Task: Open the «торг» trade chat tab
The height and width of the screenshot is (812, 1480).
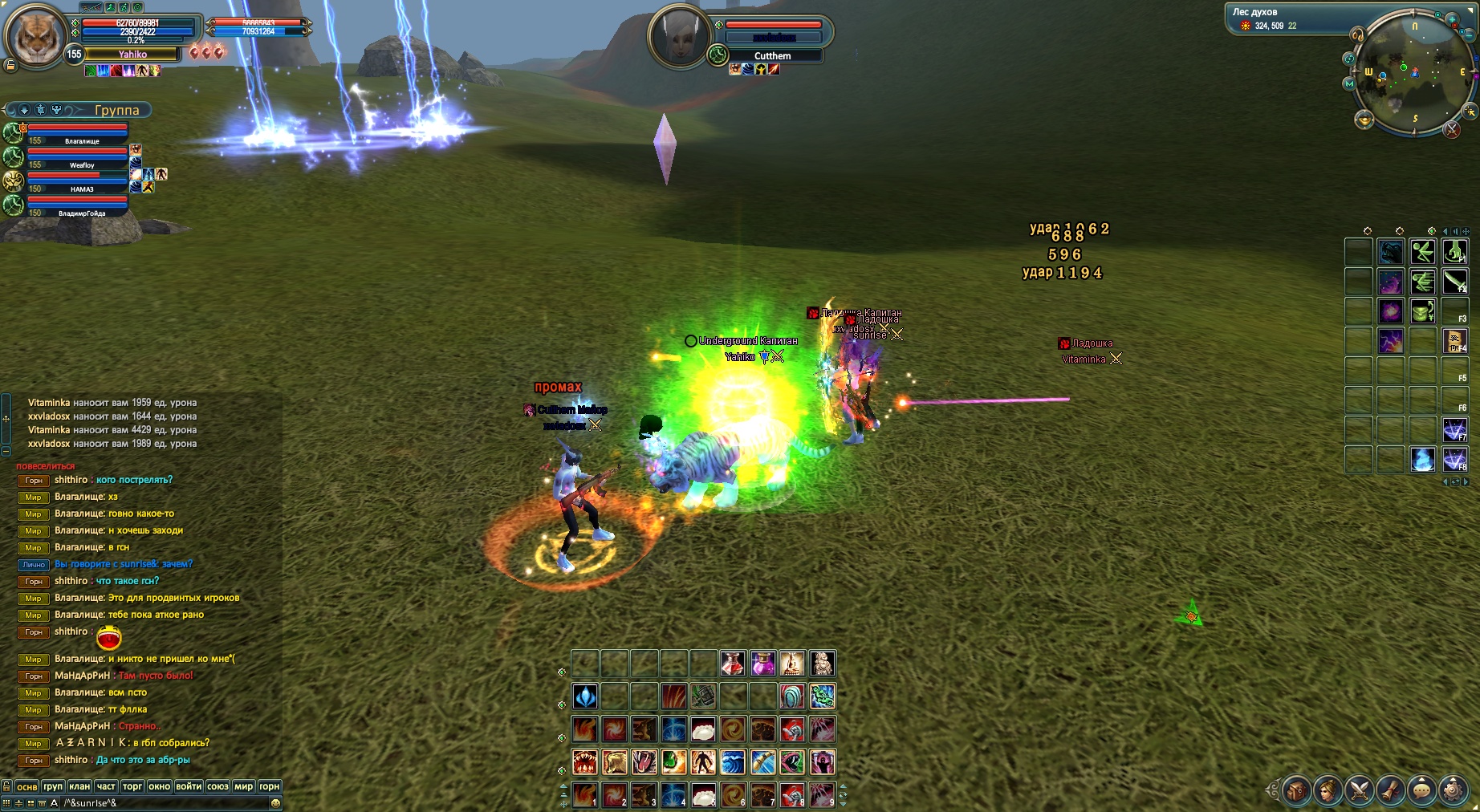Action: tap(132, 786)
